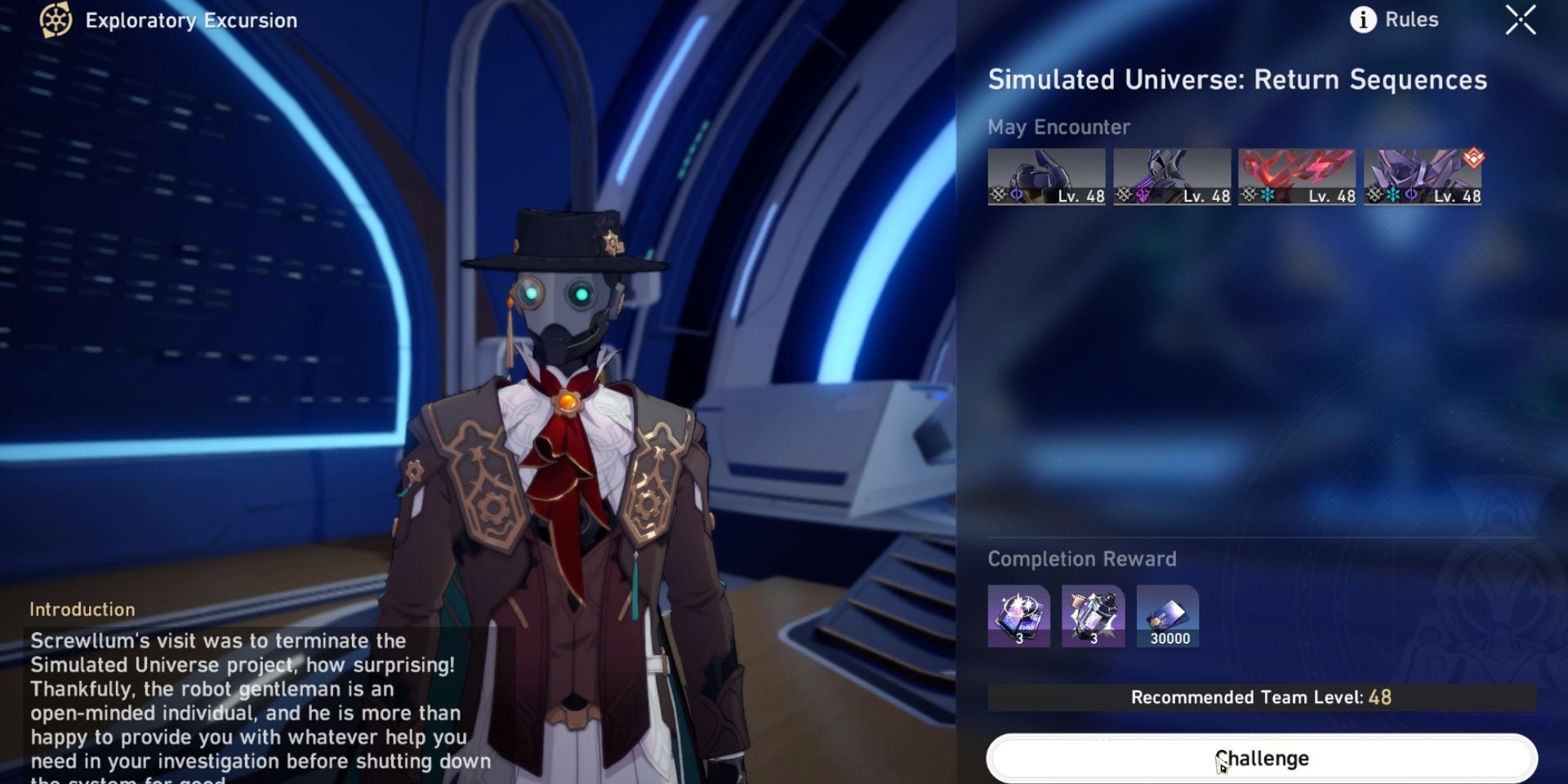The width and height of the screenshot is (1568, 784).
Task: Click the lantern-shaped reward item x3
Action: point(1093,614)
